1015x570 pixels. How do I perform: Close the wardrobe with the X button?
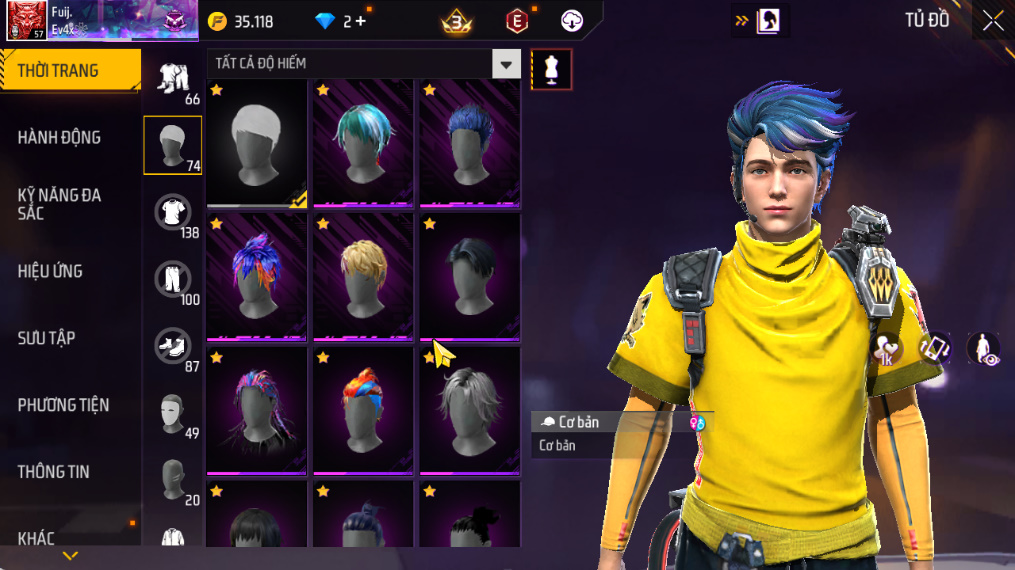992,21
